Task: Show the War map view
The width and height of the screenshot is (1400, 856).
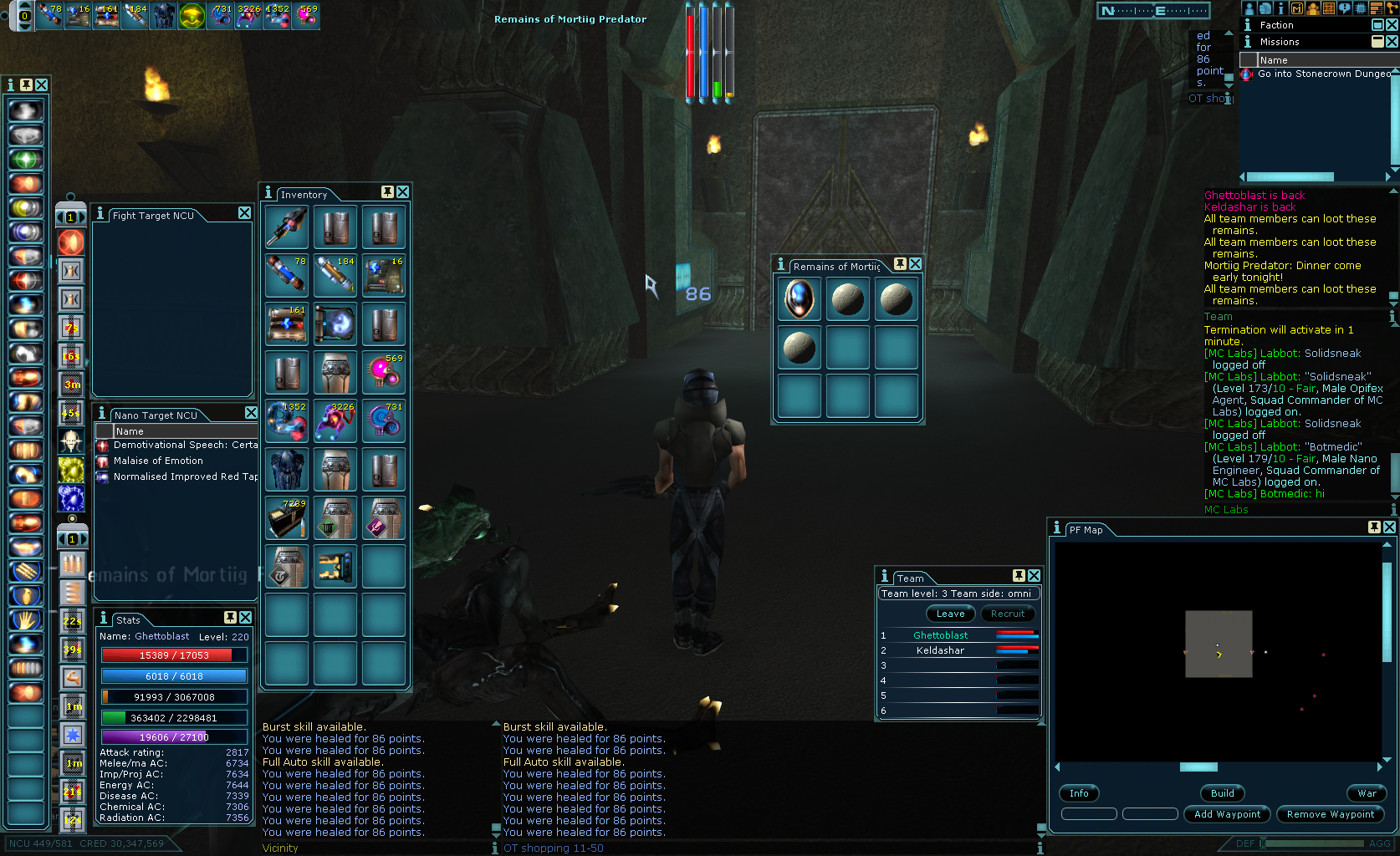Action: coord(1367,793)
